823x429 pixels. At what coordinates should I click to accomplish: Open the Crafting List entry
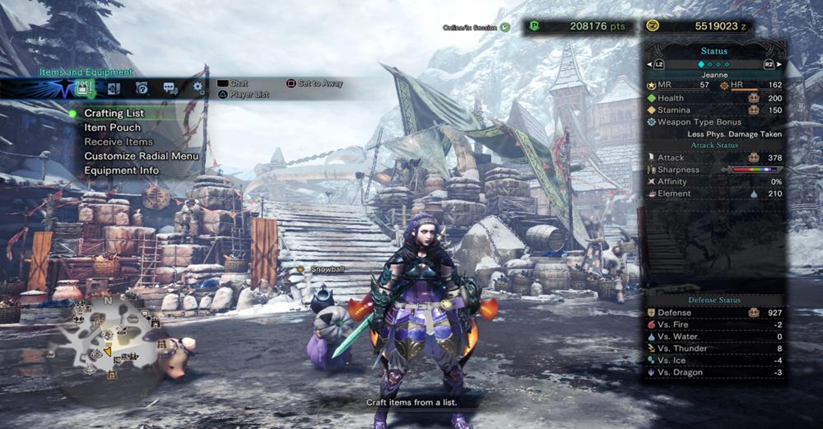coord(114,114)
